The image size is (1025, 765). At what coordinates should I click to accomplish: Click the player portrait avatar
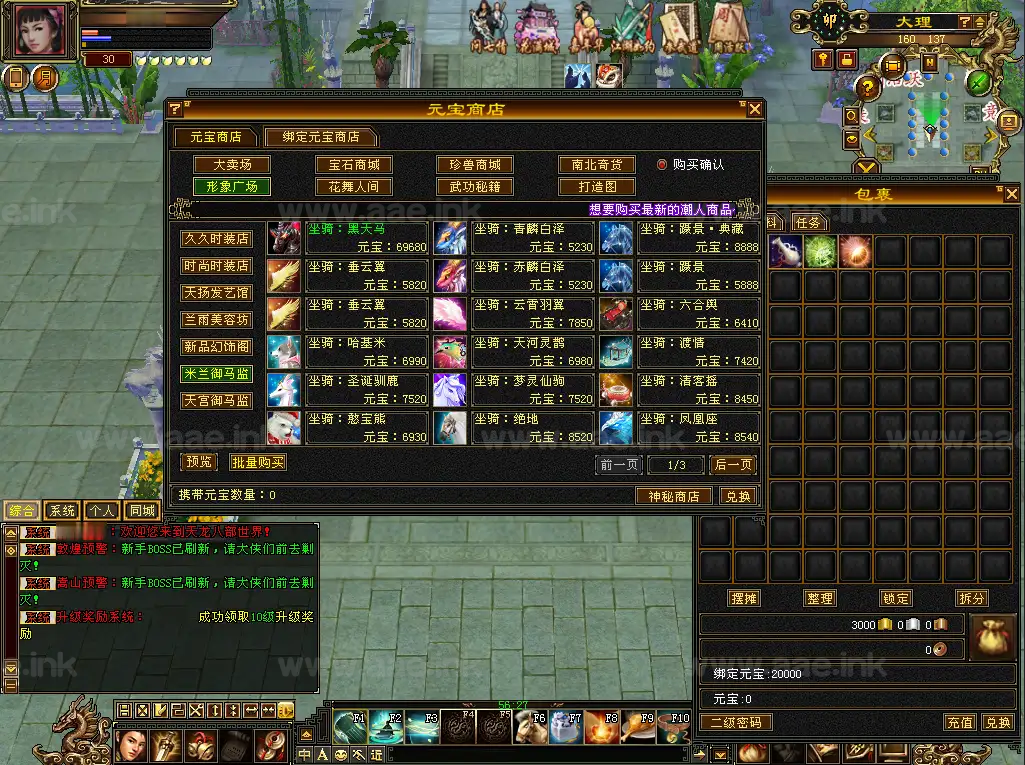(40, 31)
